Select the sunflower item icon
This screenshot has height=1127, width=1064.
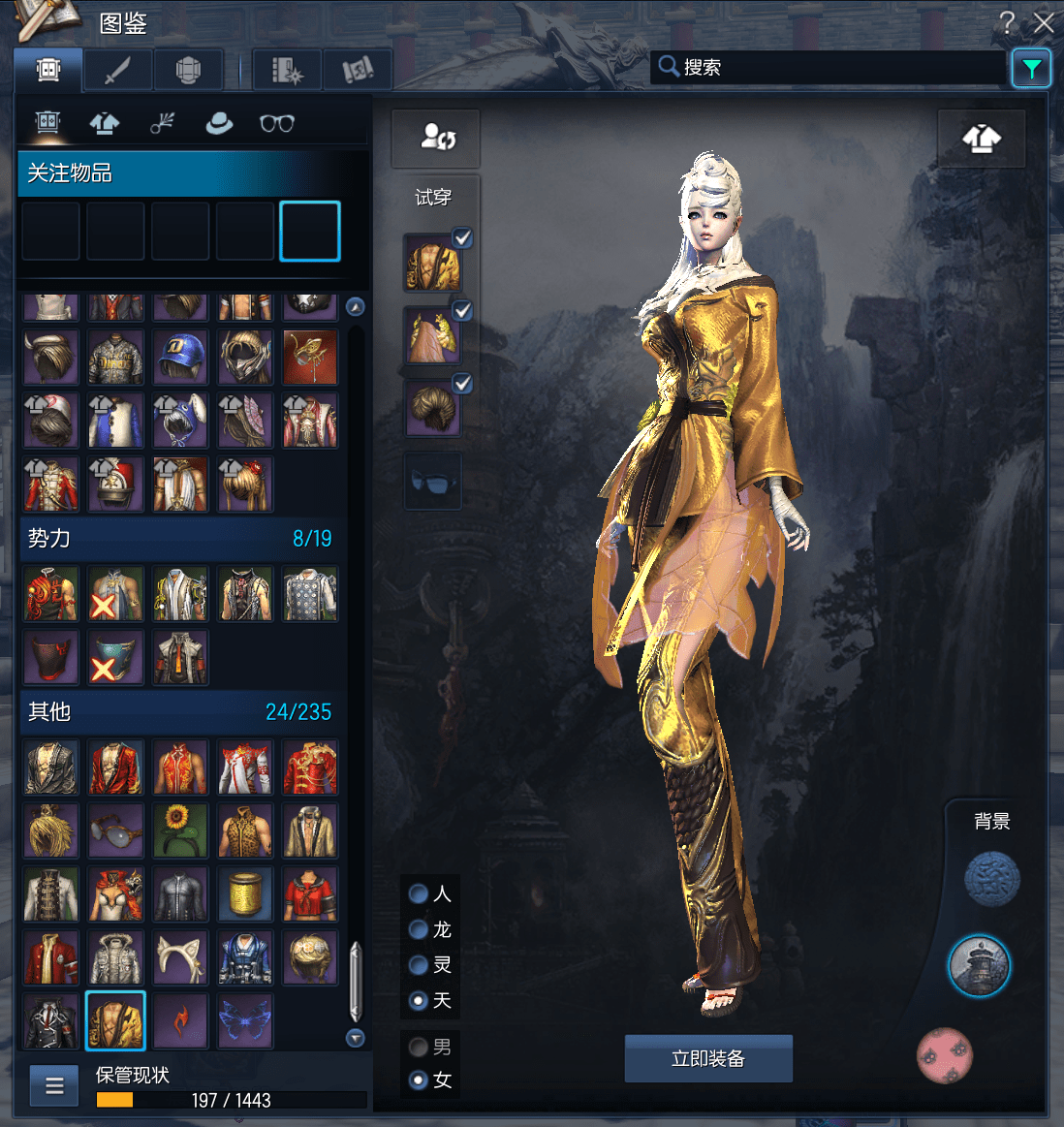point(180,830)
